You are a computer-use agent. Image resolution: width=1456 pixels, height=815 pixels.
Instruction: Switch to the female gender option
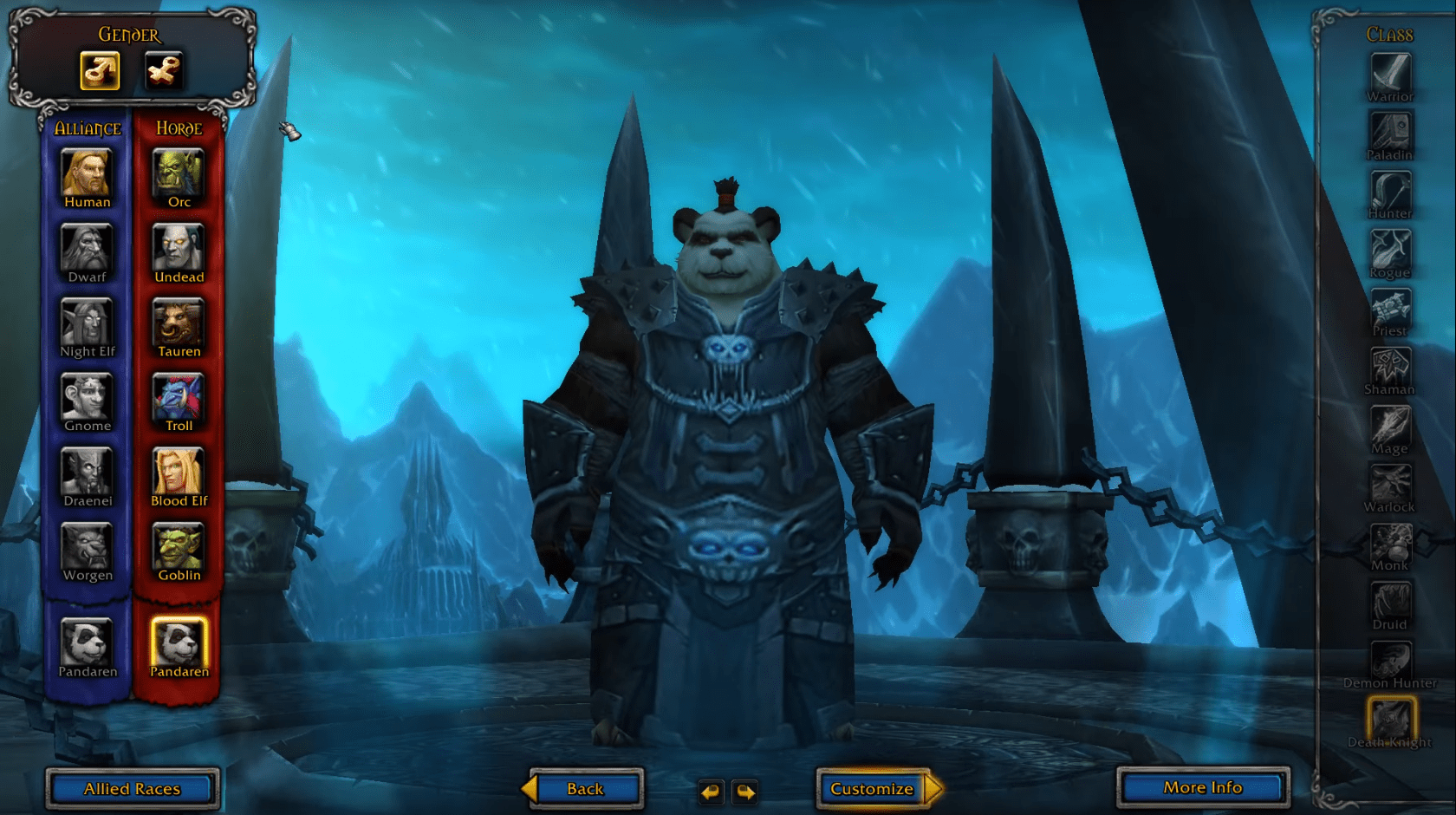tap(164, 71)
